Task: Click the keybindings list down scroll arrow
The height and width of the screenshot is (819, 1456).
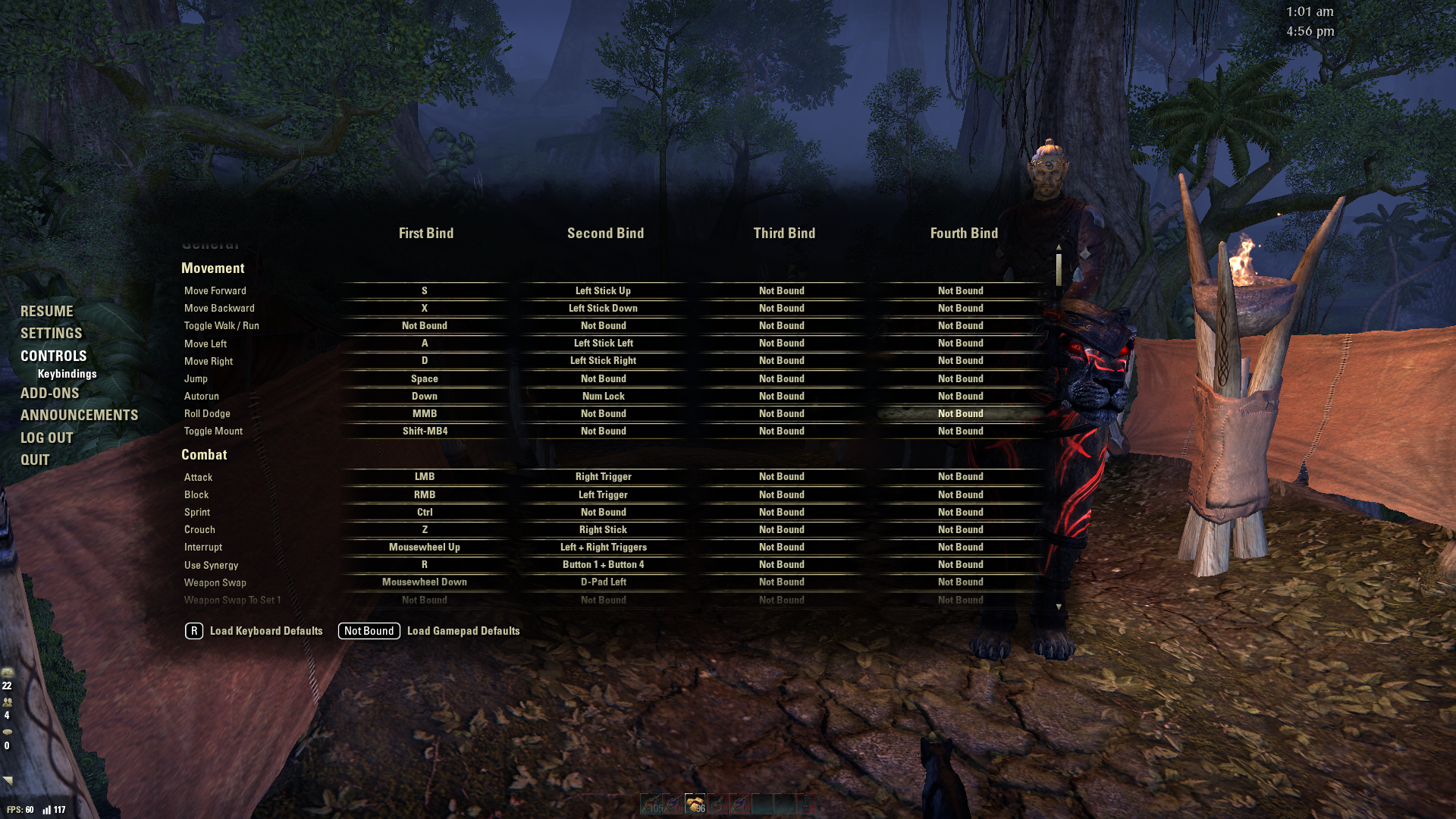Action: (x=1059, y=607)
